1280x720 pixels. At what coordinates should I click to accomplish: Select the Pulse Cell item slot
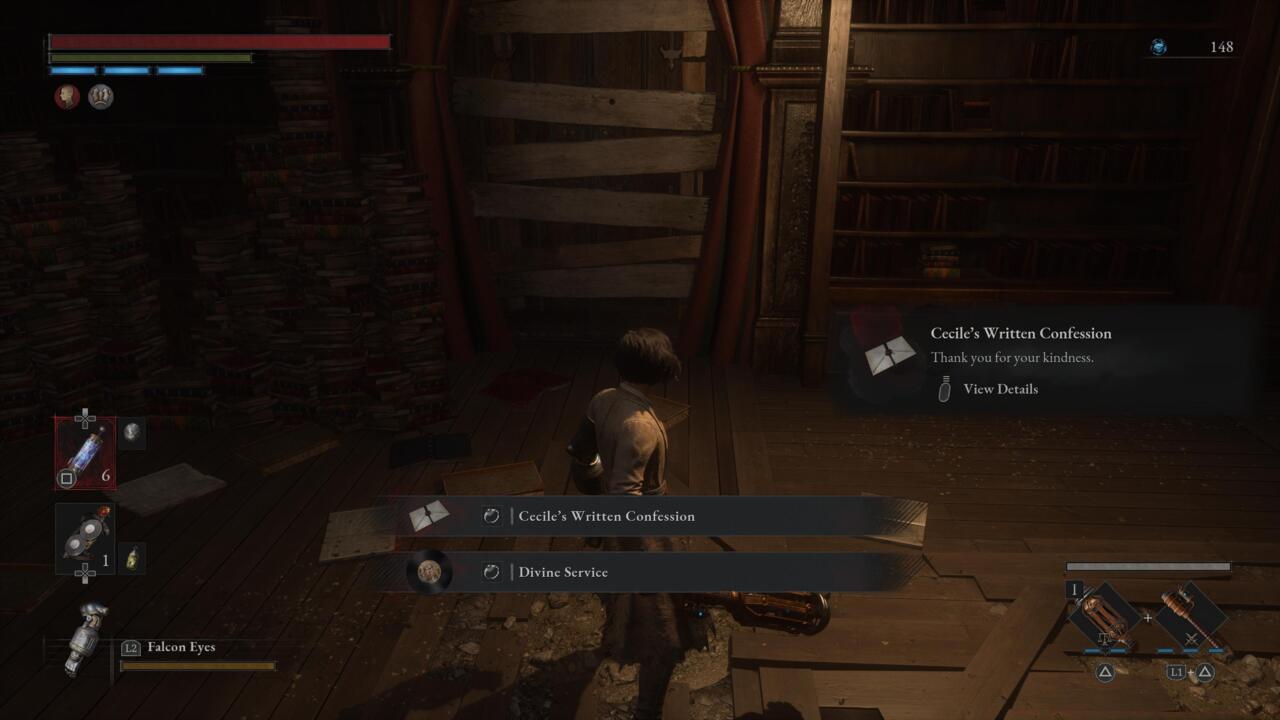coord(85,453)
